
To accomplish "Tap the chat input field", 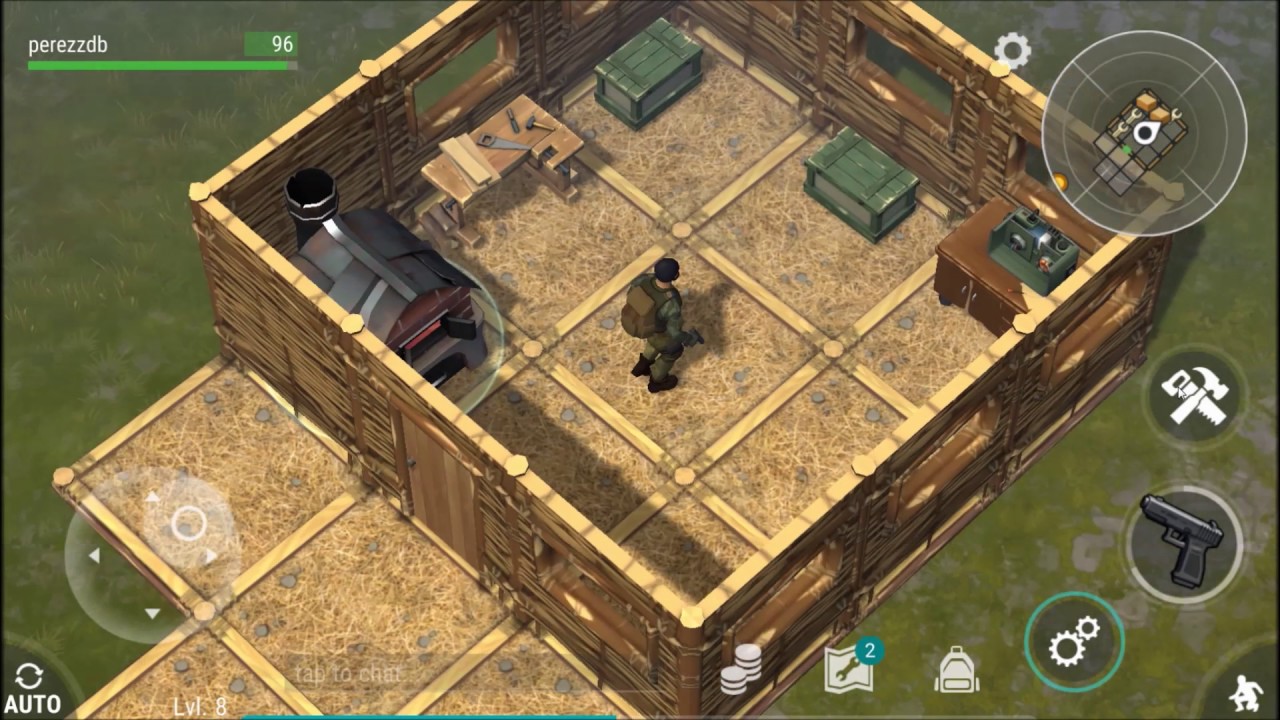I will coord(348,674).
